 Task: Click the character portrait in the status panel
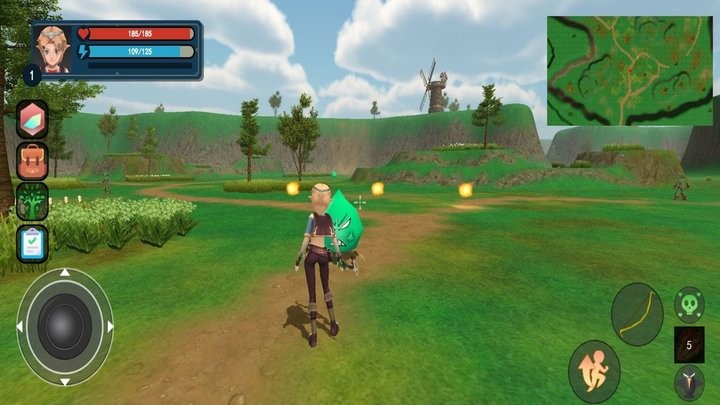tap(53, 48)
